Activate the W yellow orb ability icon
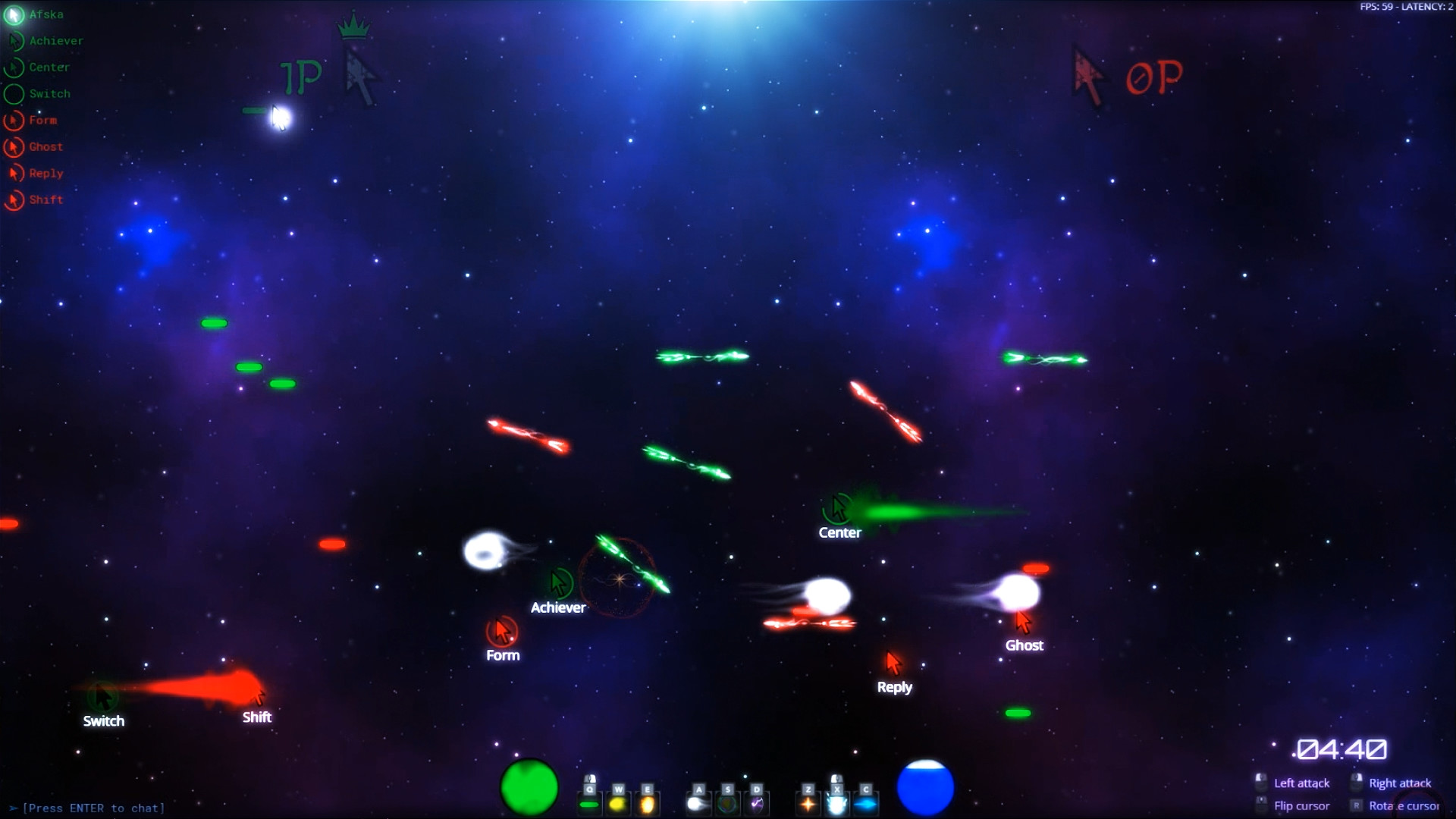 (618, 804)
